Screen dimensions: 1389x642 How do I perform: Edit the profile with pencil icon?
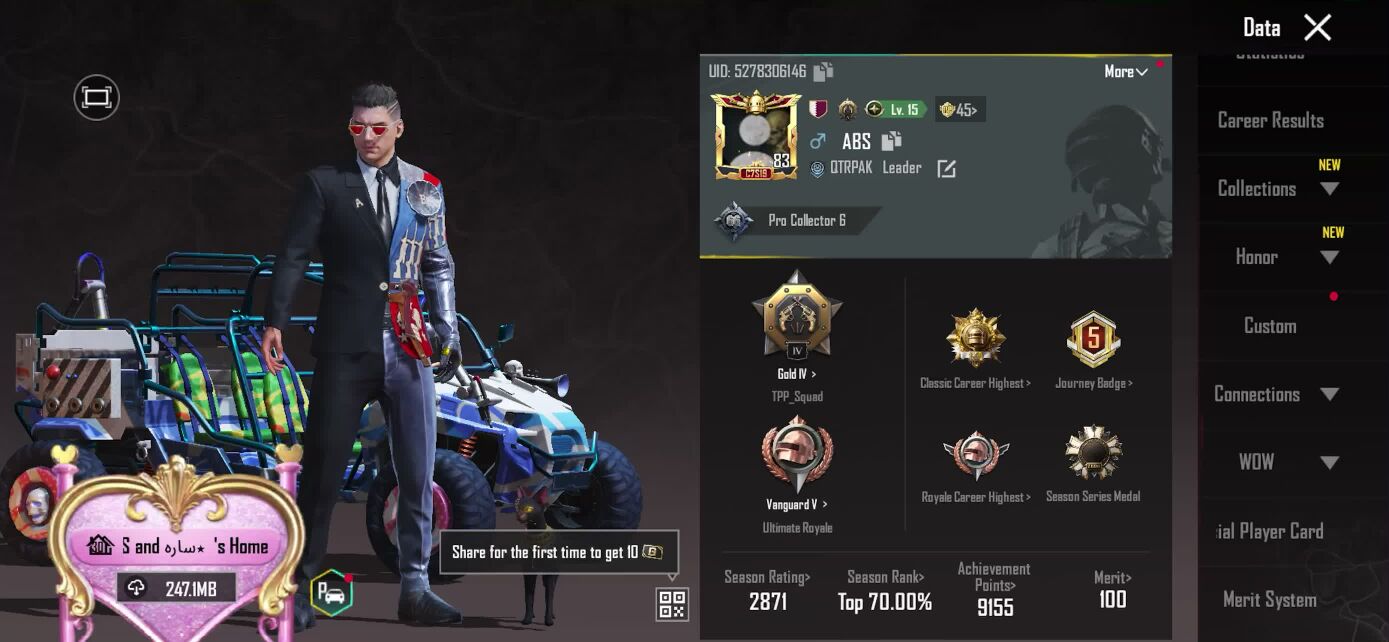tap(946, 169)
